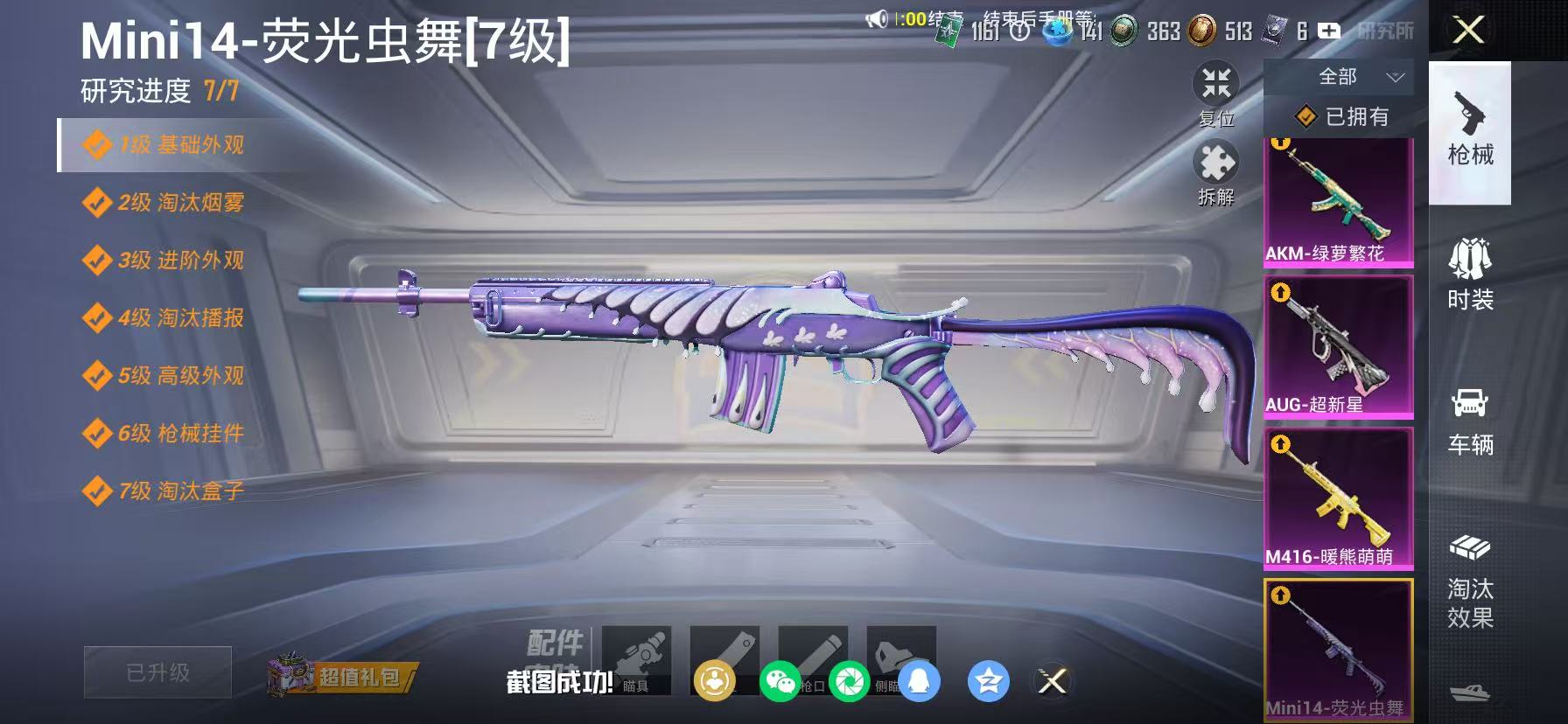The height and width of the screenshot is (724, 1568).
Task: Click the 已升级 upgraded button
Action: (157, 672)
